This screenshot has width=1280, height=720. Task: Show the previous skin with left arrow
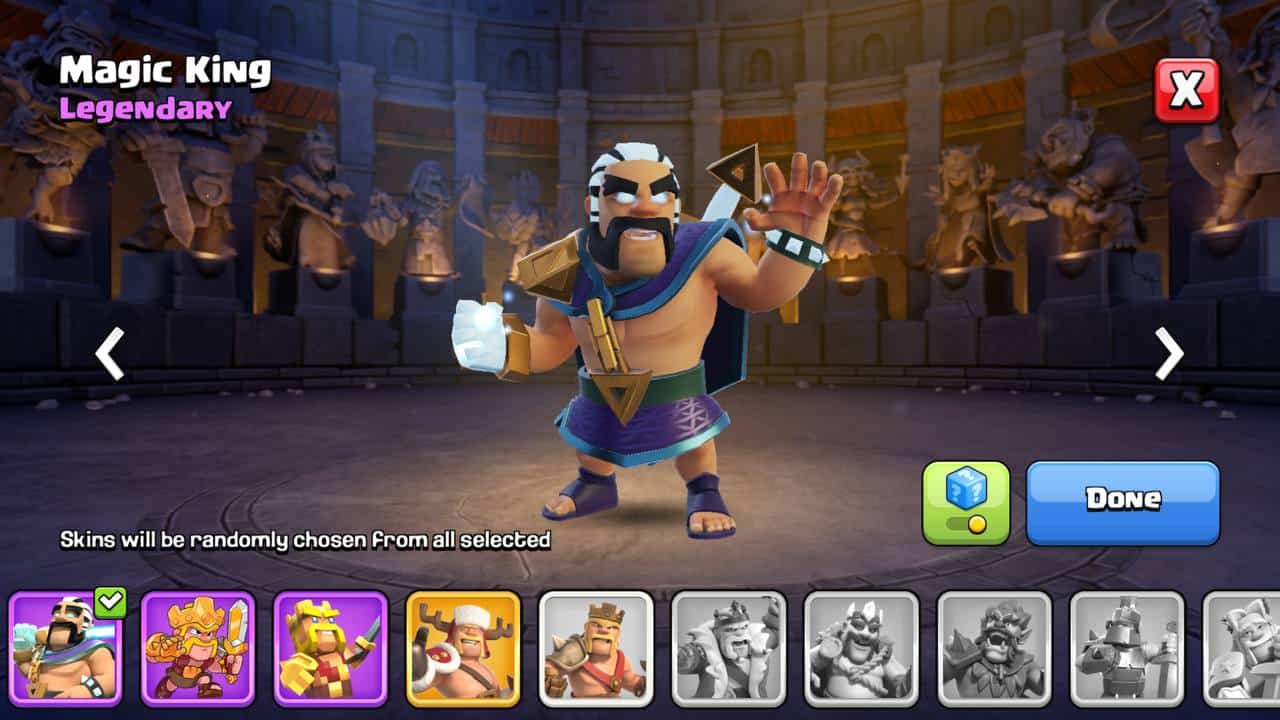[110, 354]
